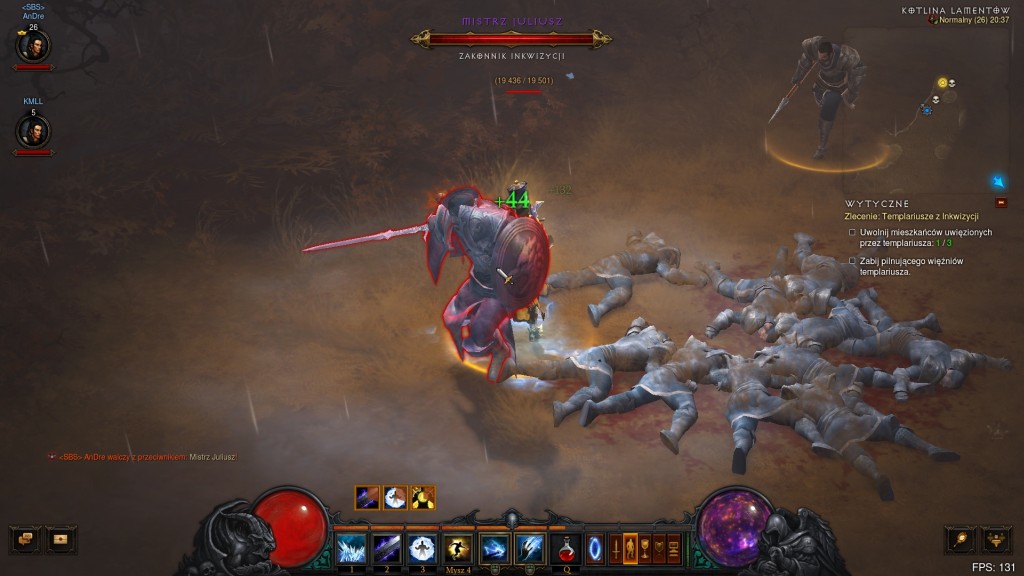The width and height of the screenshot is (1024, 576).
Task: Open the goblet-icon menu button
Action: pos(645,548)
